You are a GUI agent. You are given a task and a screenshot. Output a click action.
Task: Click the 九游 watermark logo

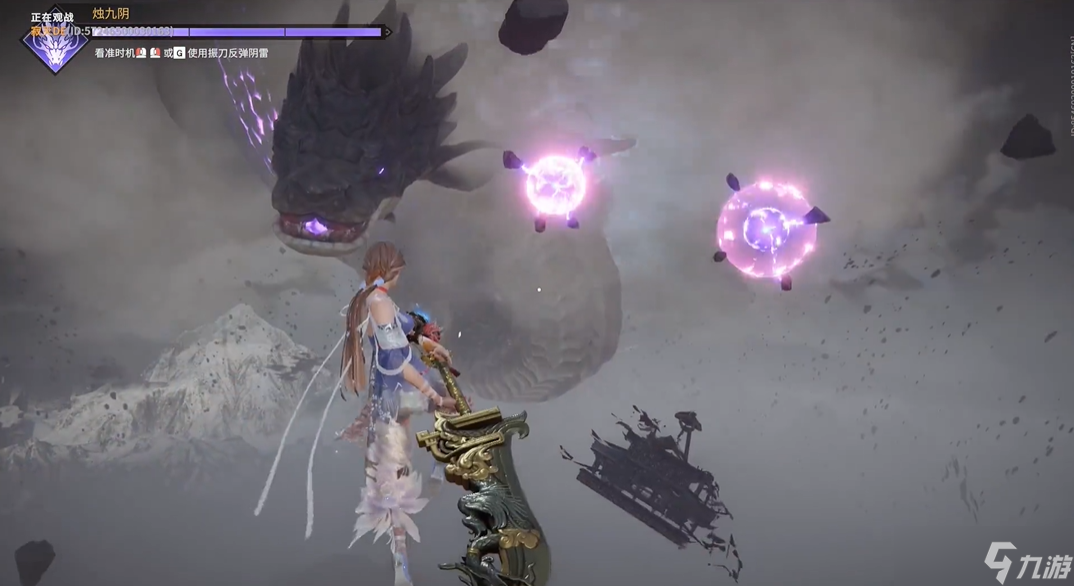tap(1024, 562)
